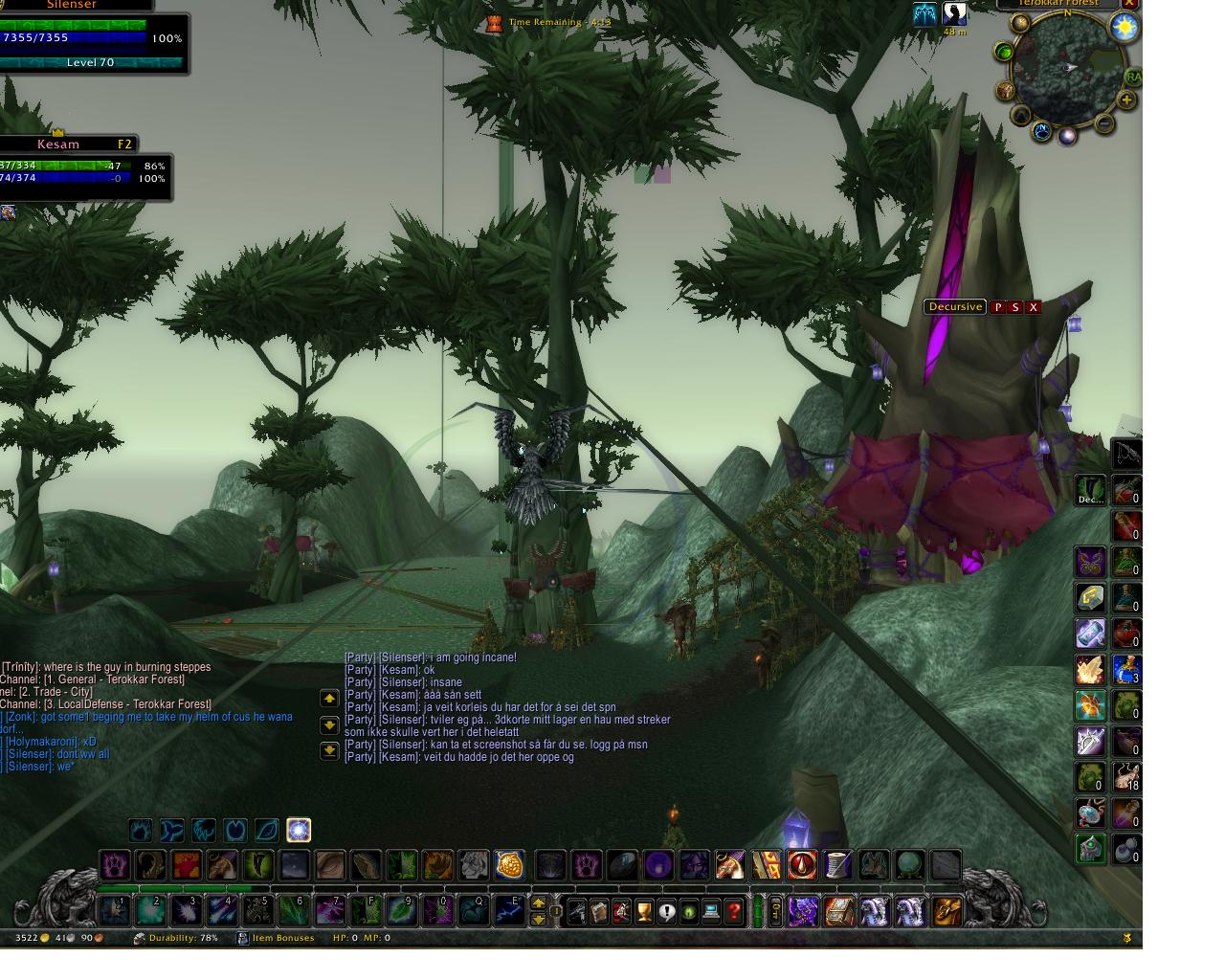Click the golden lion shield ability icon
The image size is (1225, 980).
[x=509, y=865]
